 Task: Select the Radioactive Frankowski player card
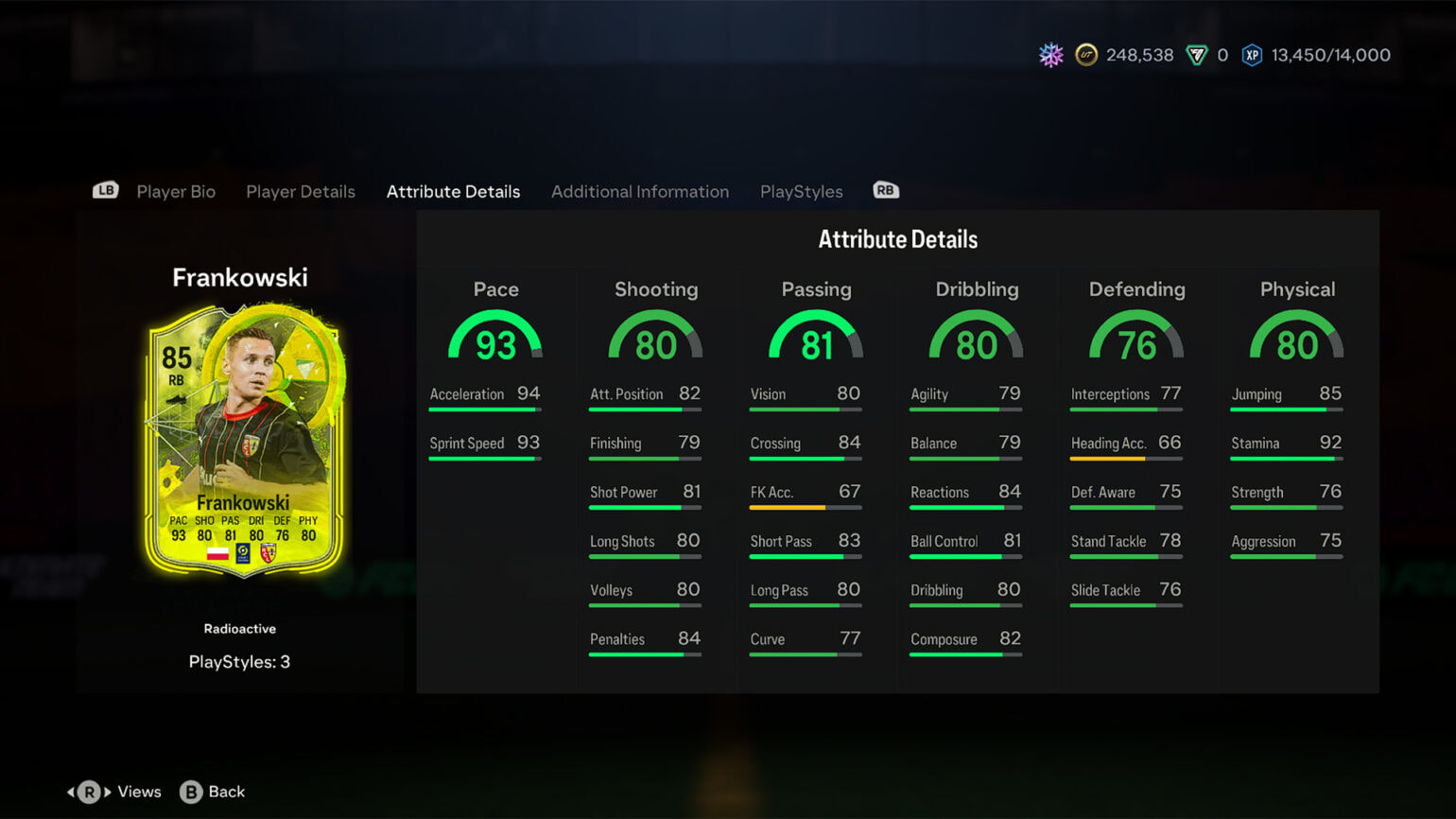[242, 435]
